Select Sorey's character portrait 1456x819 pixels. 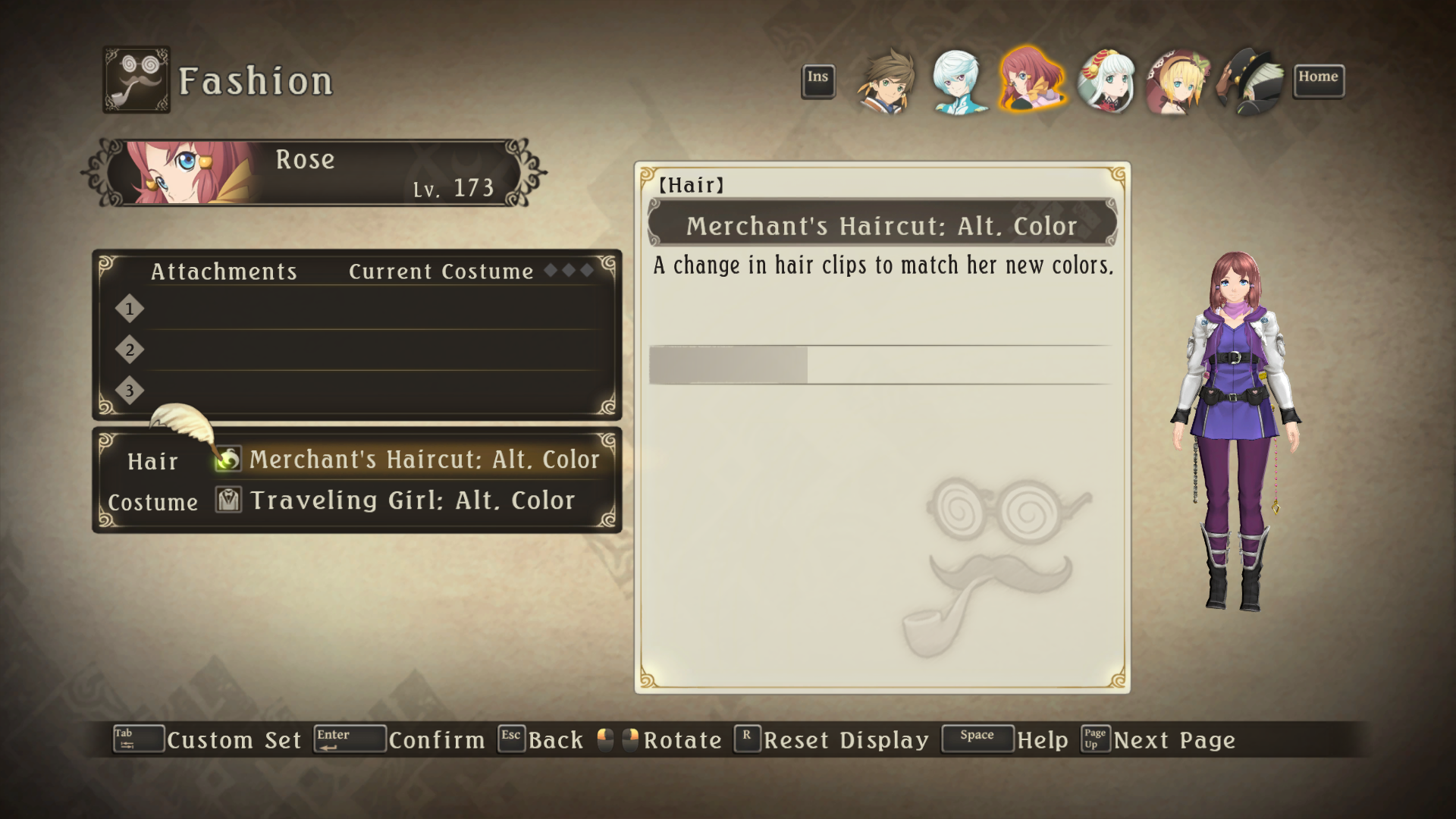886,81
